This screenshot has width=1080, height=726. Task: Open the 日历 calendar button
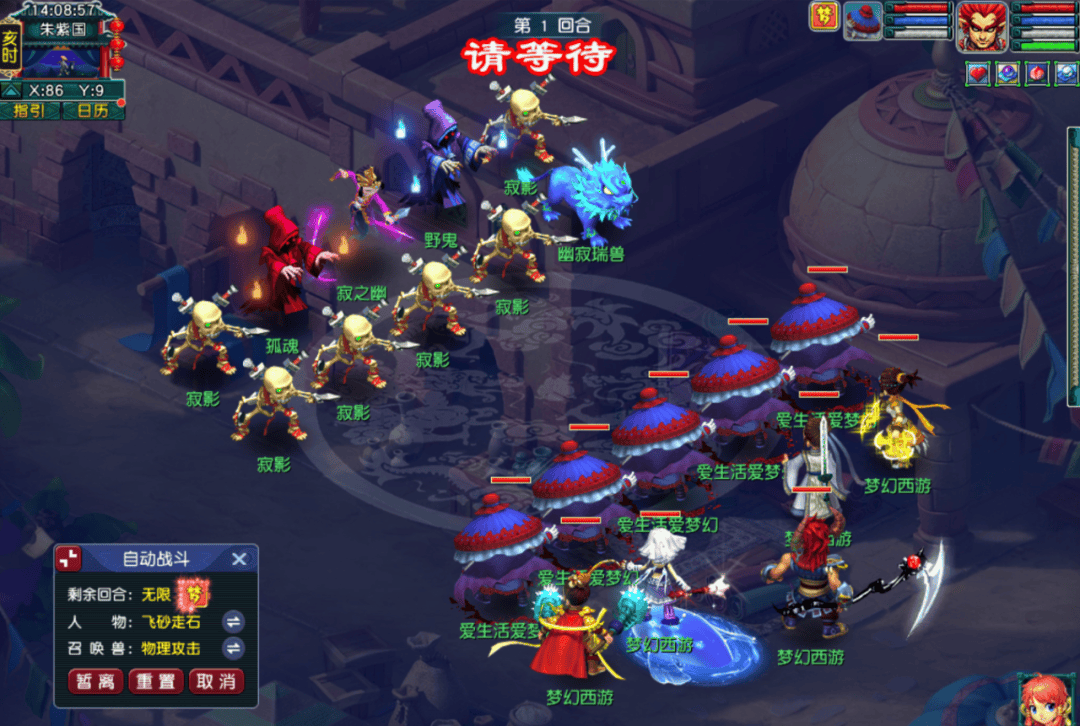coord(92,110)
